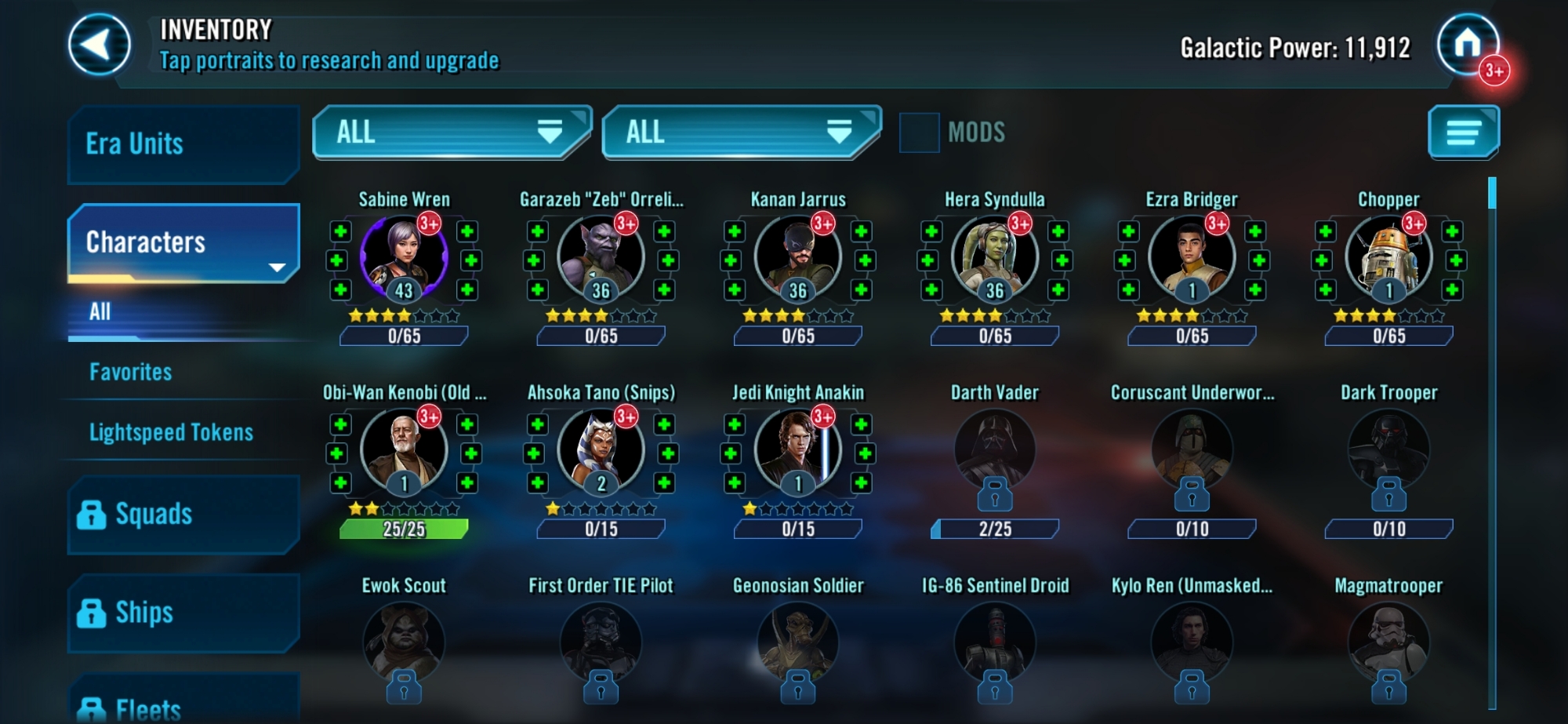View locked Darth Vader character

click(x=995, y=450)
